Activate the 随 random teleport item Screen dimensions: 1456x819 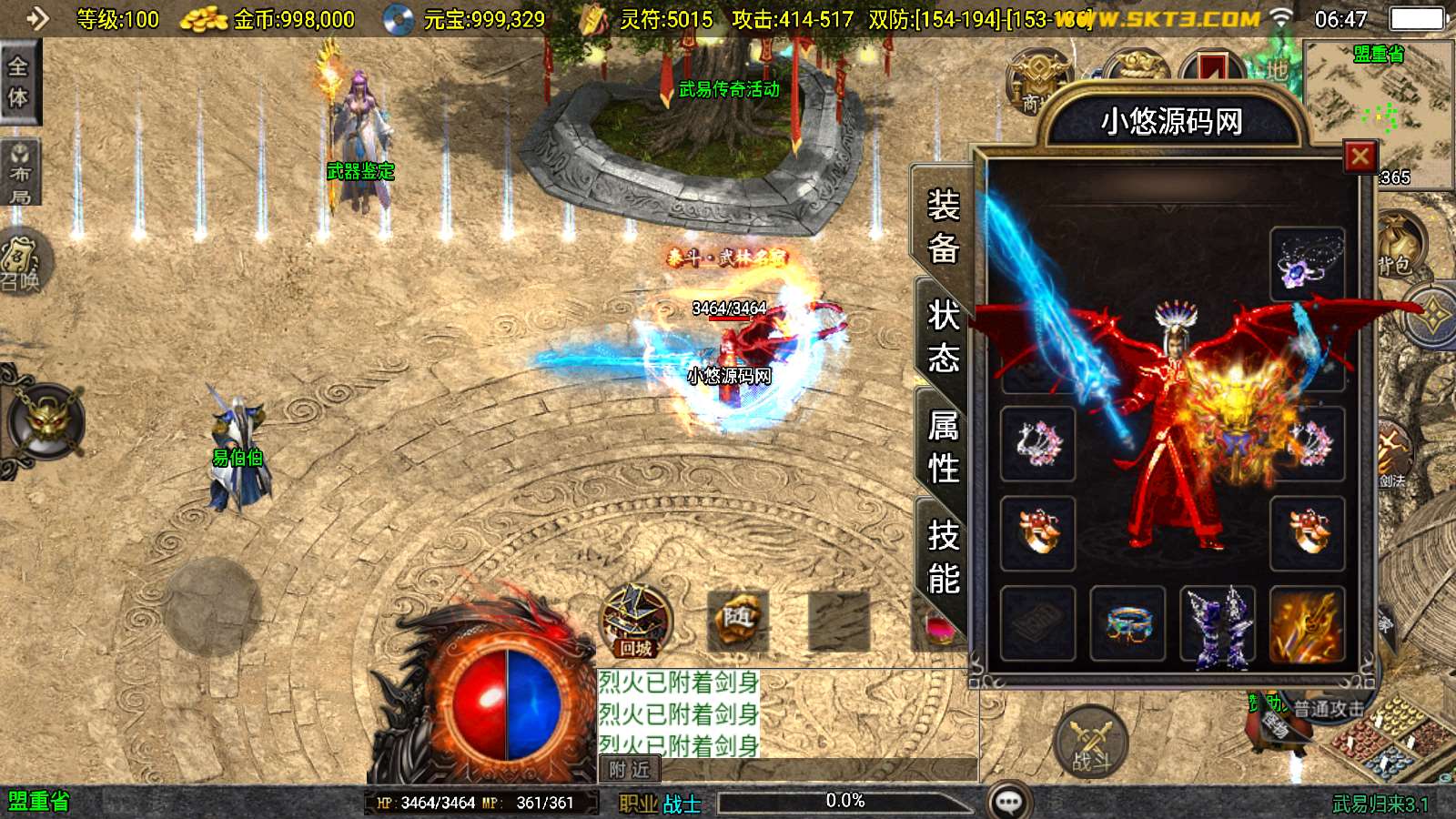[x=737, y=620]
